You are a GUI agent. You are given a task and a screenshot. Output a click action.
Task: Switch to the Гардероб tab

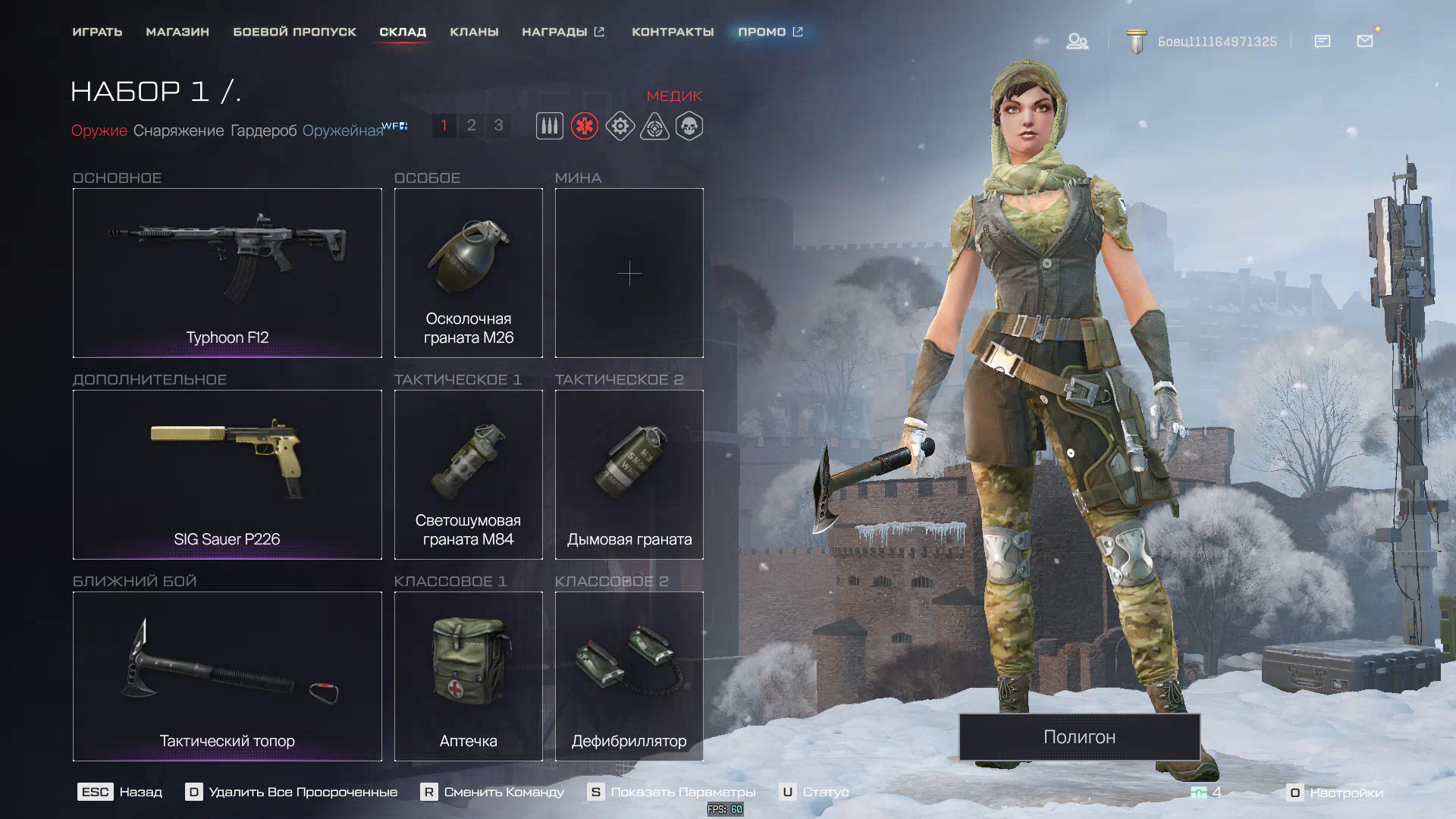tap(263, 130)
